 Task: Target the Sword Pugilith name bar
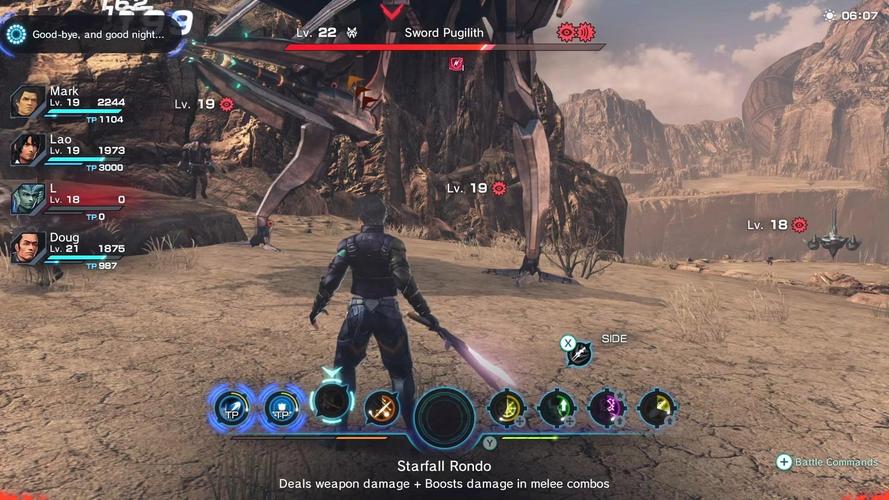444,33
